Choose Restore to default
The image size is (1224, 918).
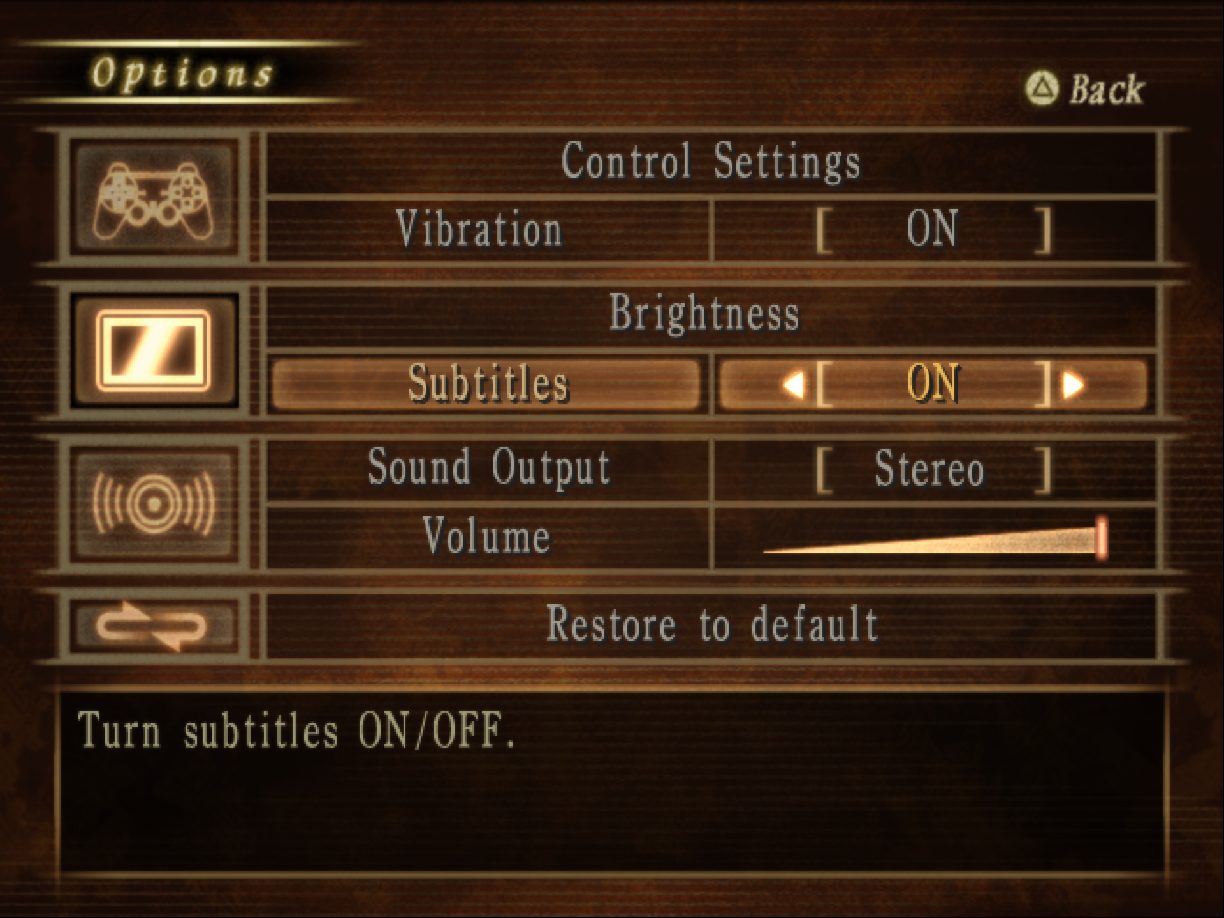point(711,625)
